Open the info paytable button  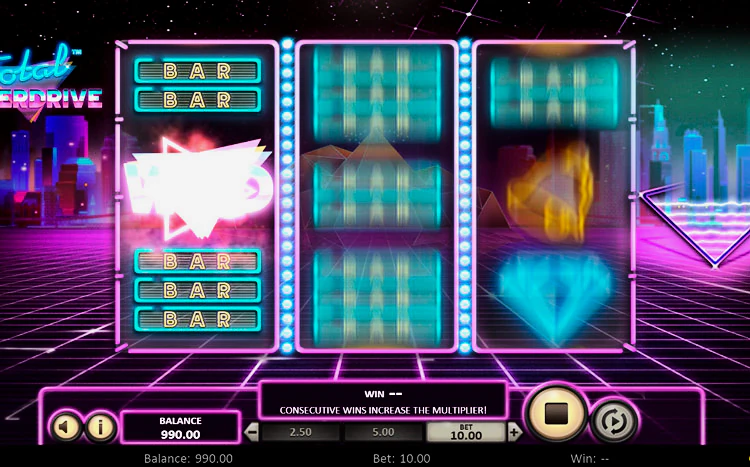pos(99,427)
